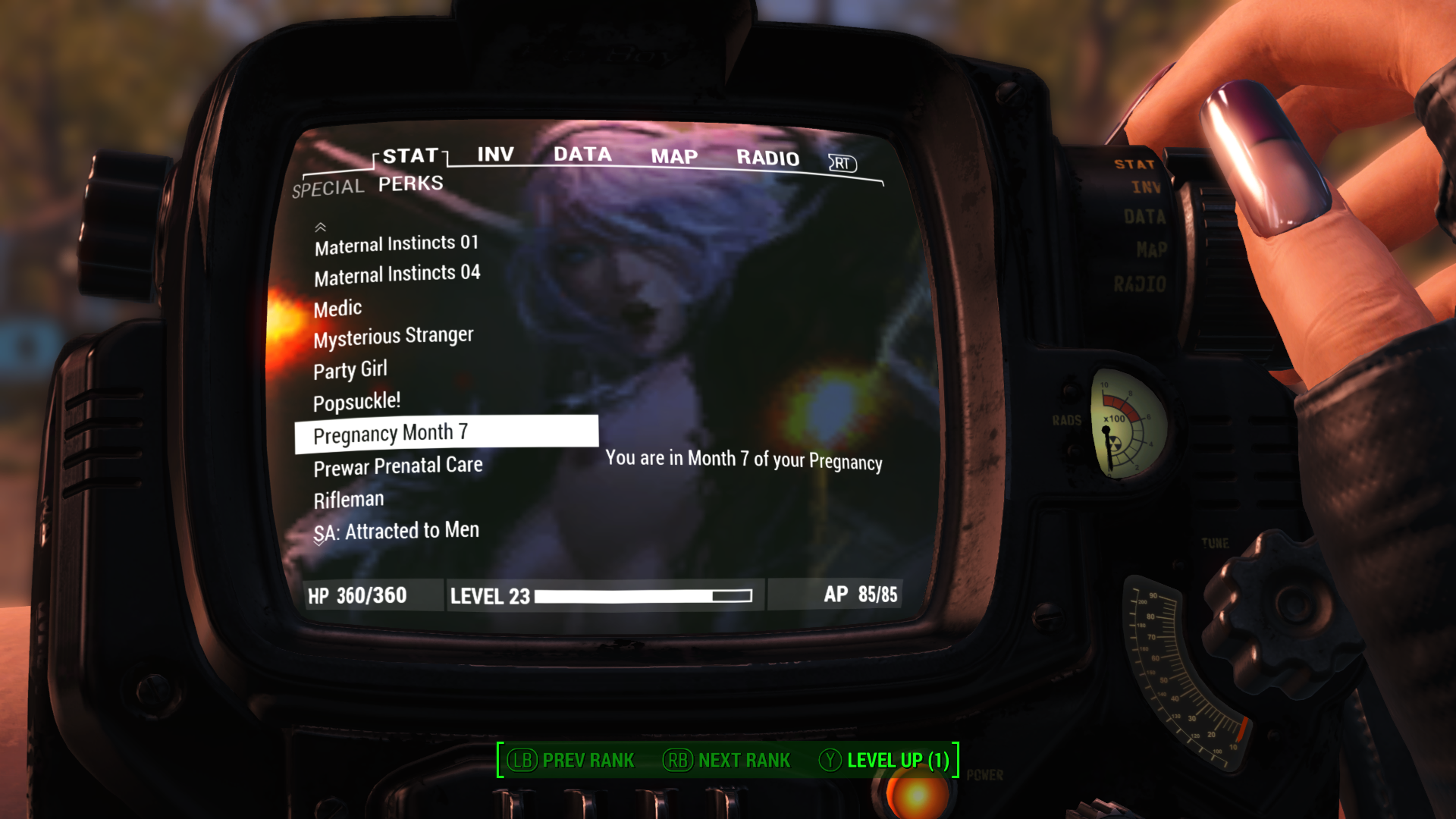The image size is (1456, 819).
Task: Select the STAT tab
Action: click(x=410, y=156)
